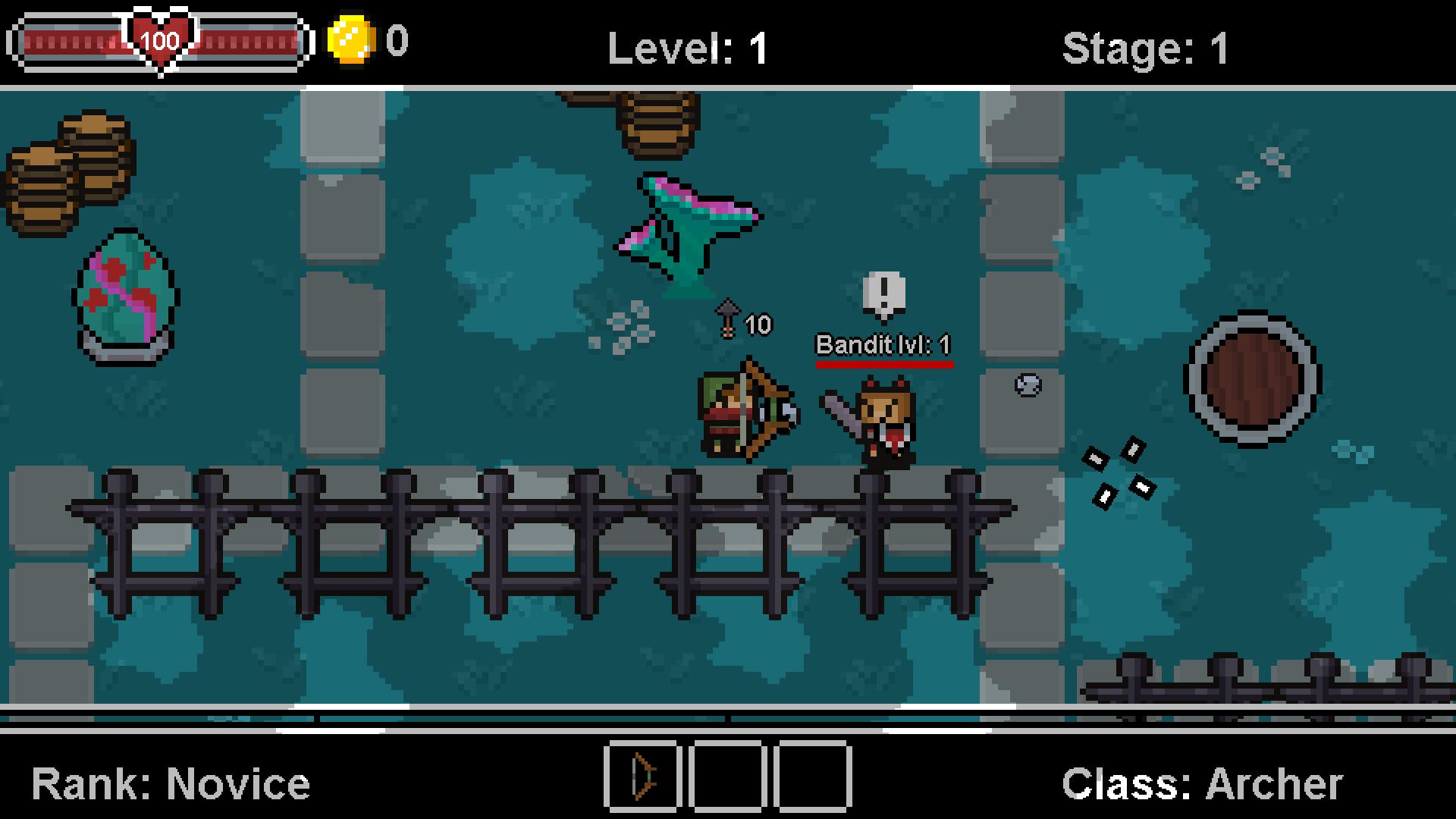1456x819 pixels.
Task: Select the second empty hotbar slot
Action: [728, 778]
